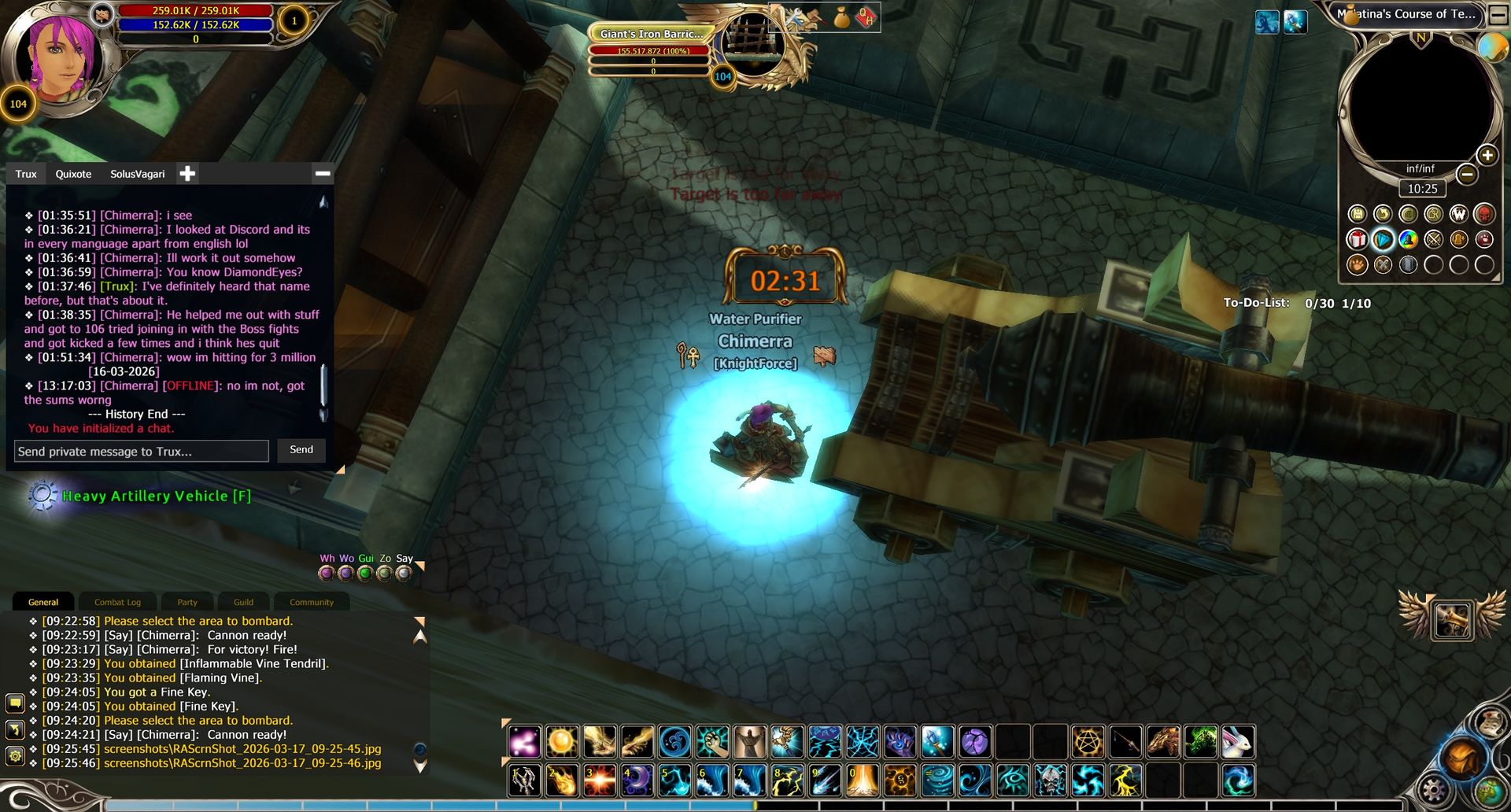Add a new private chat with plus button

click(187, 174)
